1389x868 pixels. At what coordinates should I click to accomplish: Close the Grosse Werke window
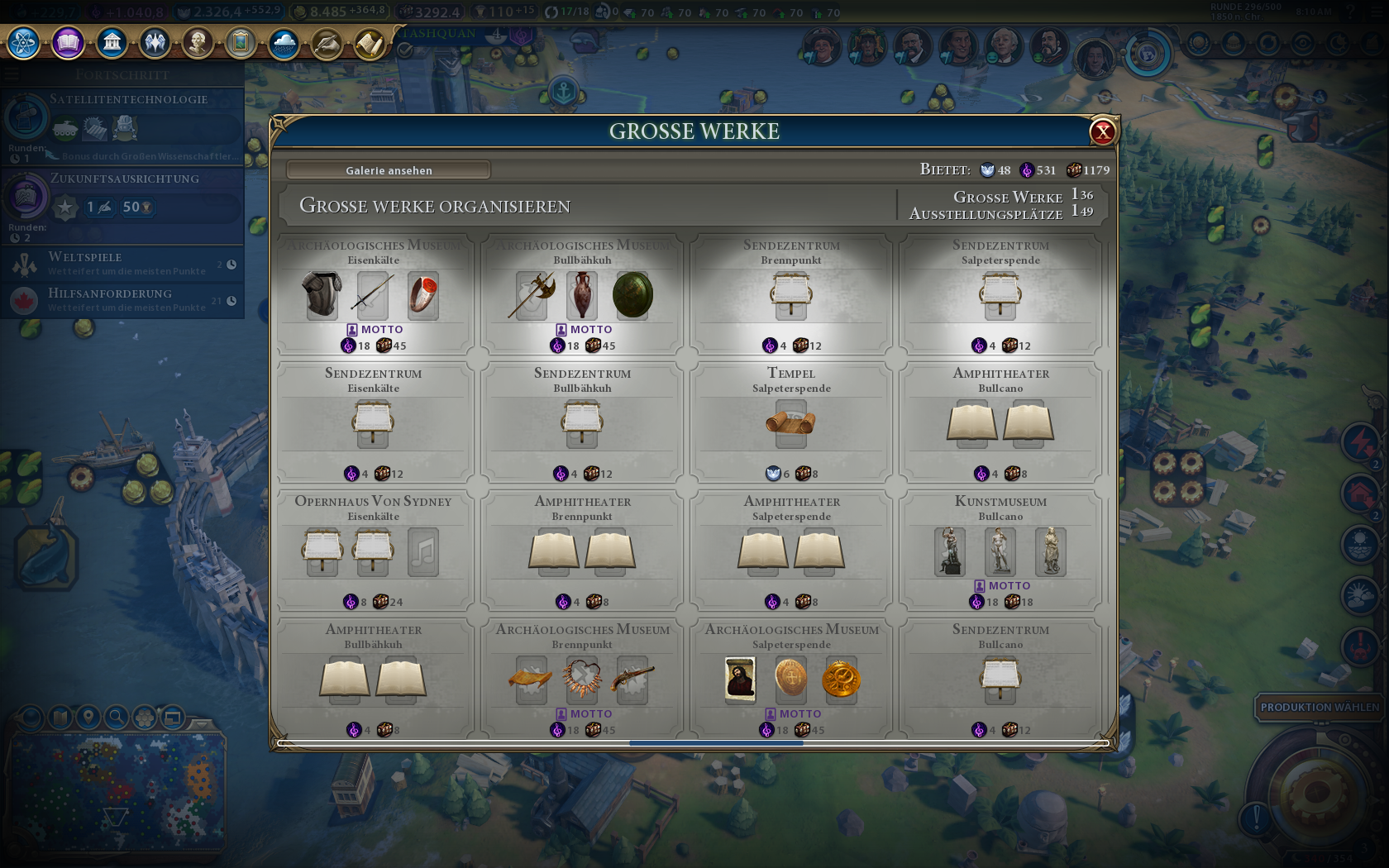[x=1102, y=131]
